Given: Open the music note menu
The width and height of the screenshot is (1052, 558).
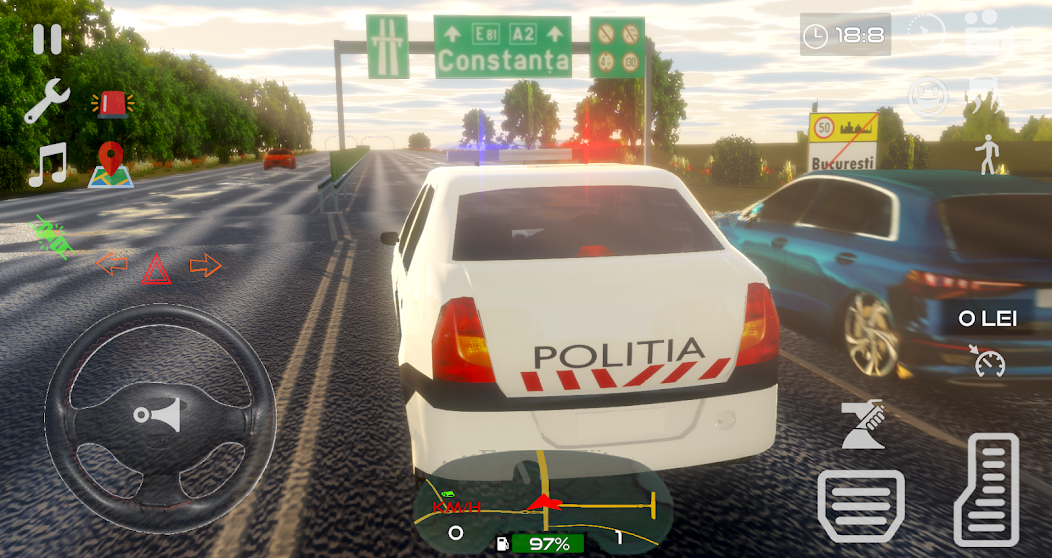Looking at the screenshot, I should 46,164.
